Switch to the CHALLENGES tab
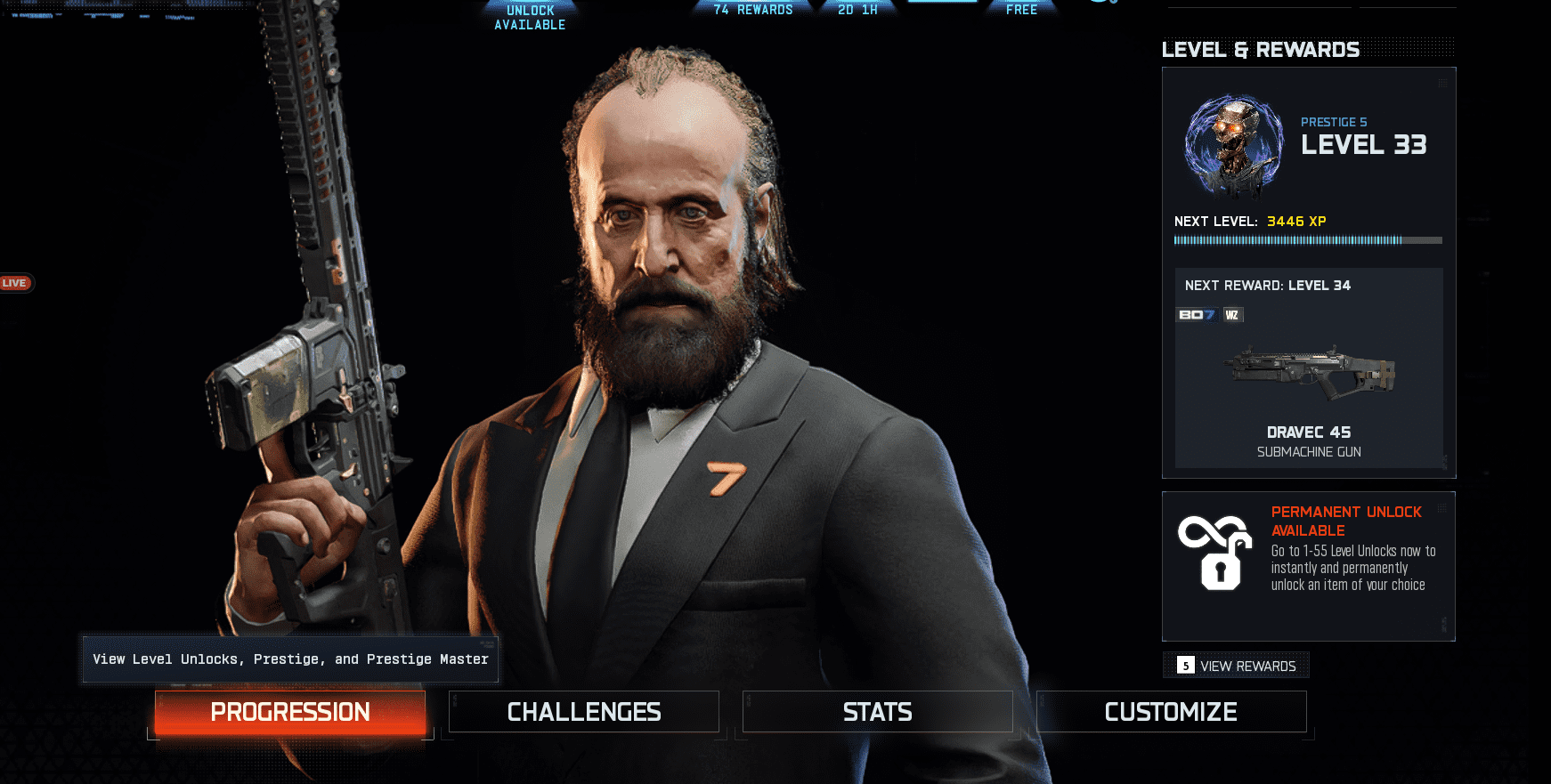 tap(583, 711)
